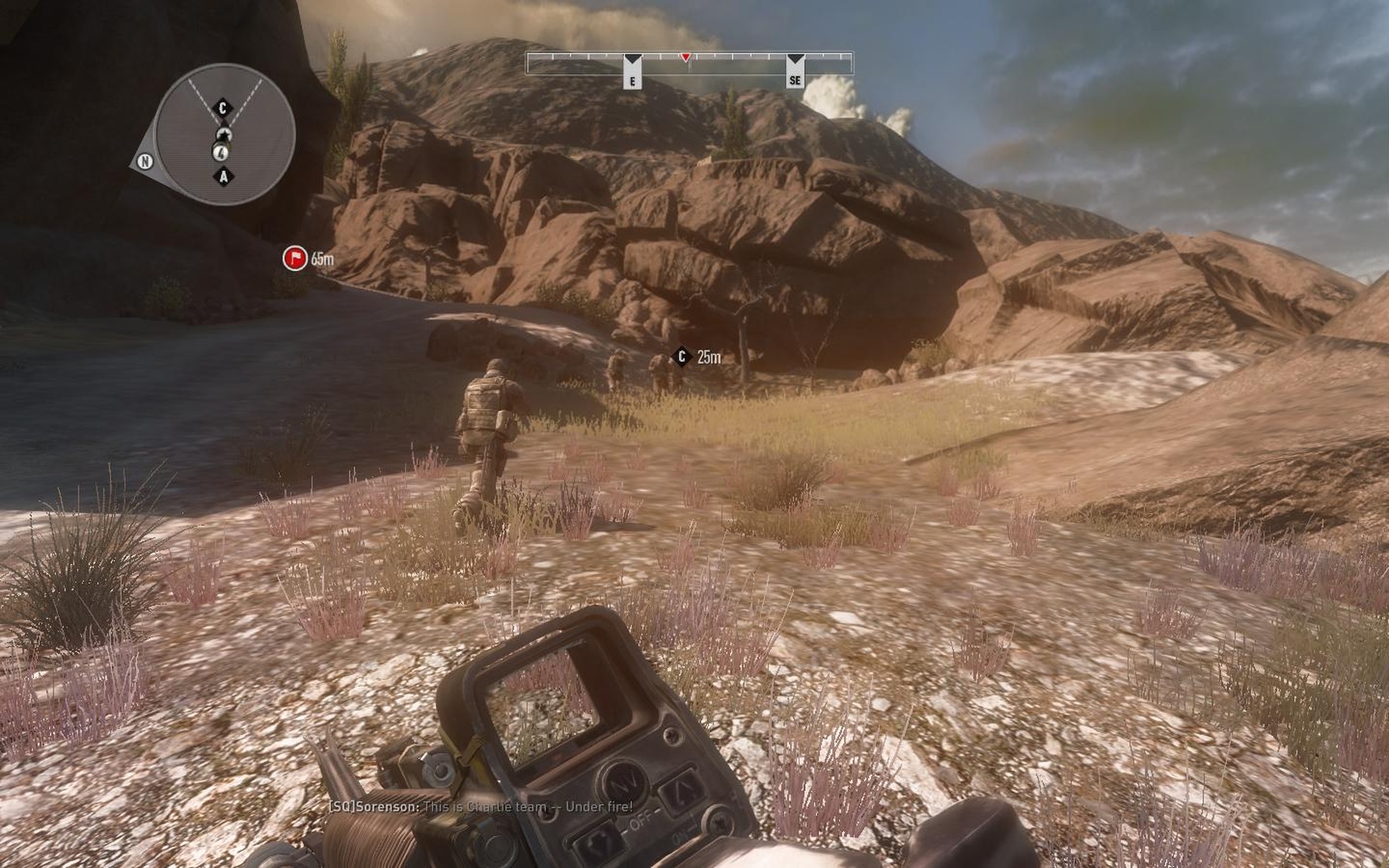Click the 'C' team diamond on the minimap
The width and height of the screenshot is (1389, 868).
(223, 109)
